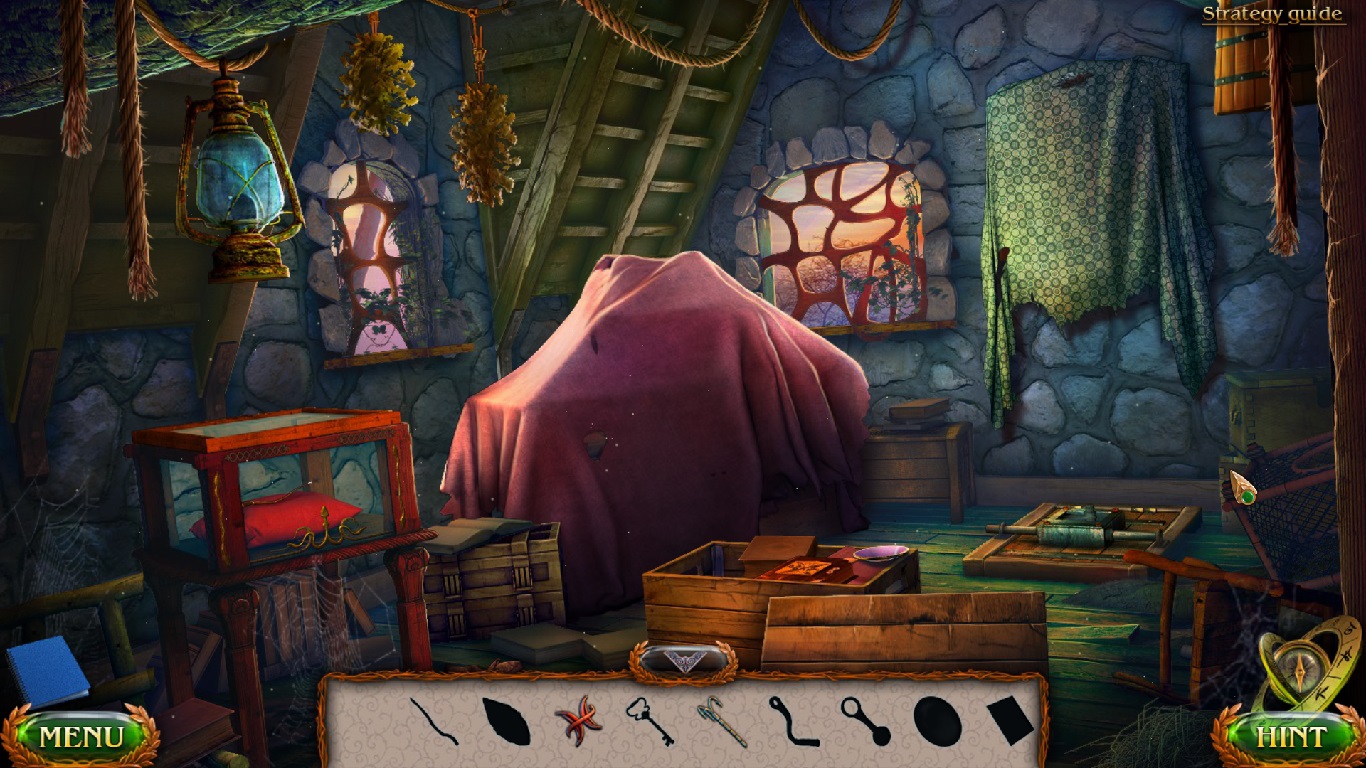Click the winged emblem above the item tray
1366x768 pixels.
click(685, 660)
